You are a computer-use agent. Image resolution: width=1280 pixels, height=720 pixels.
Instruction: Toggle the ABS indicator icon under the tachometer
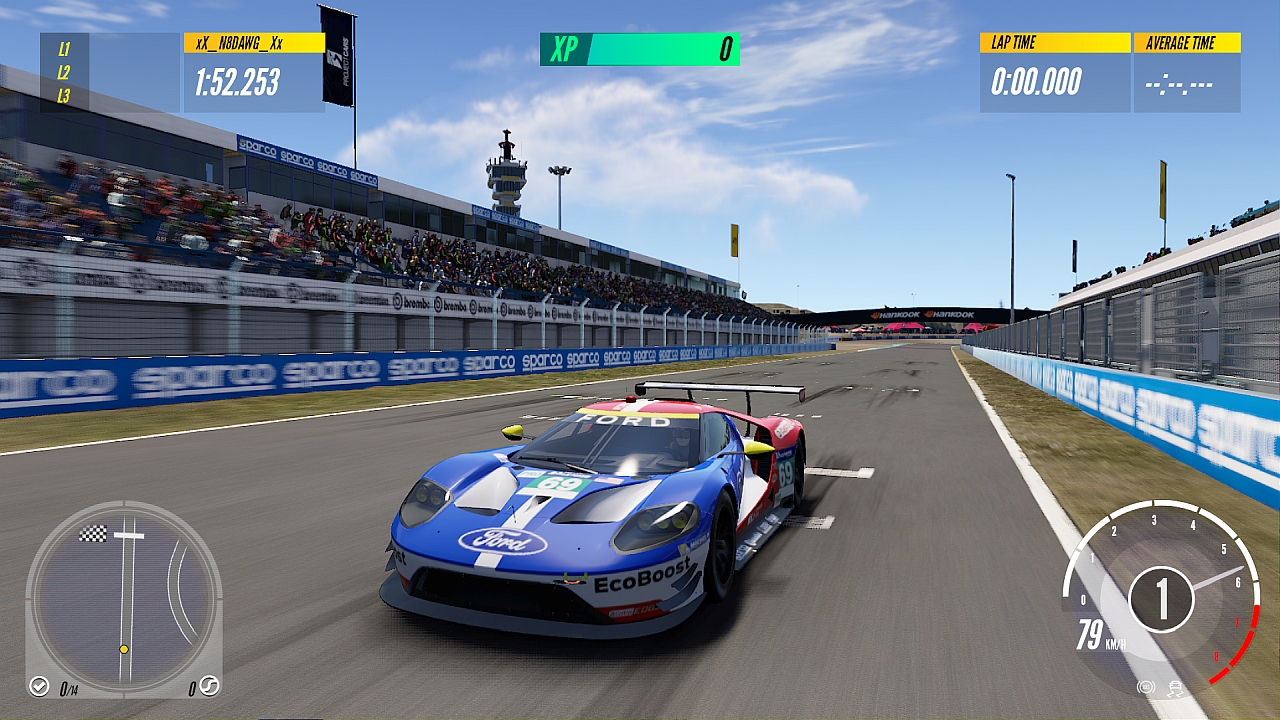point(1146,687)
